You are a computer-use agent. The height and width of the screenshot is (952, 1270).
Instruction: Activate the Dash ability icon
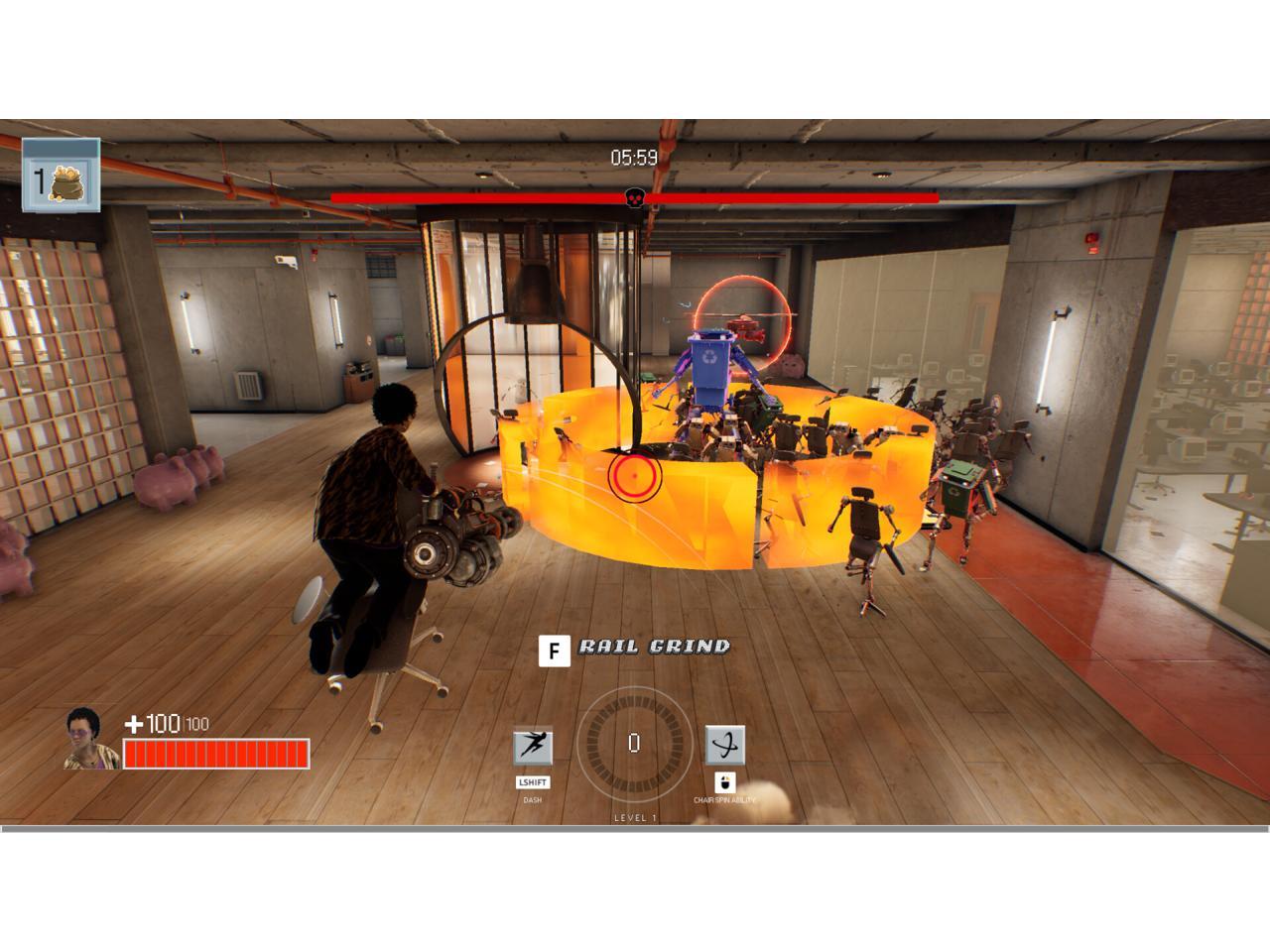coord(533,746)
